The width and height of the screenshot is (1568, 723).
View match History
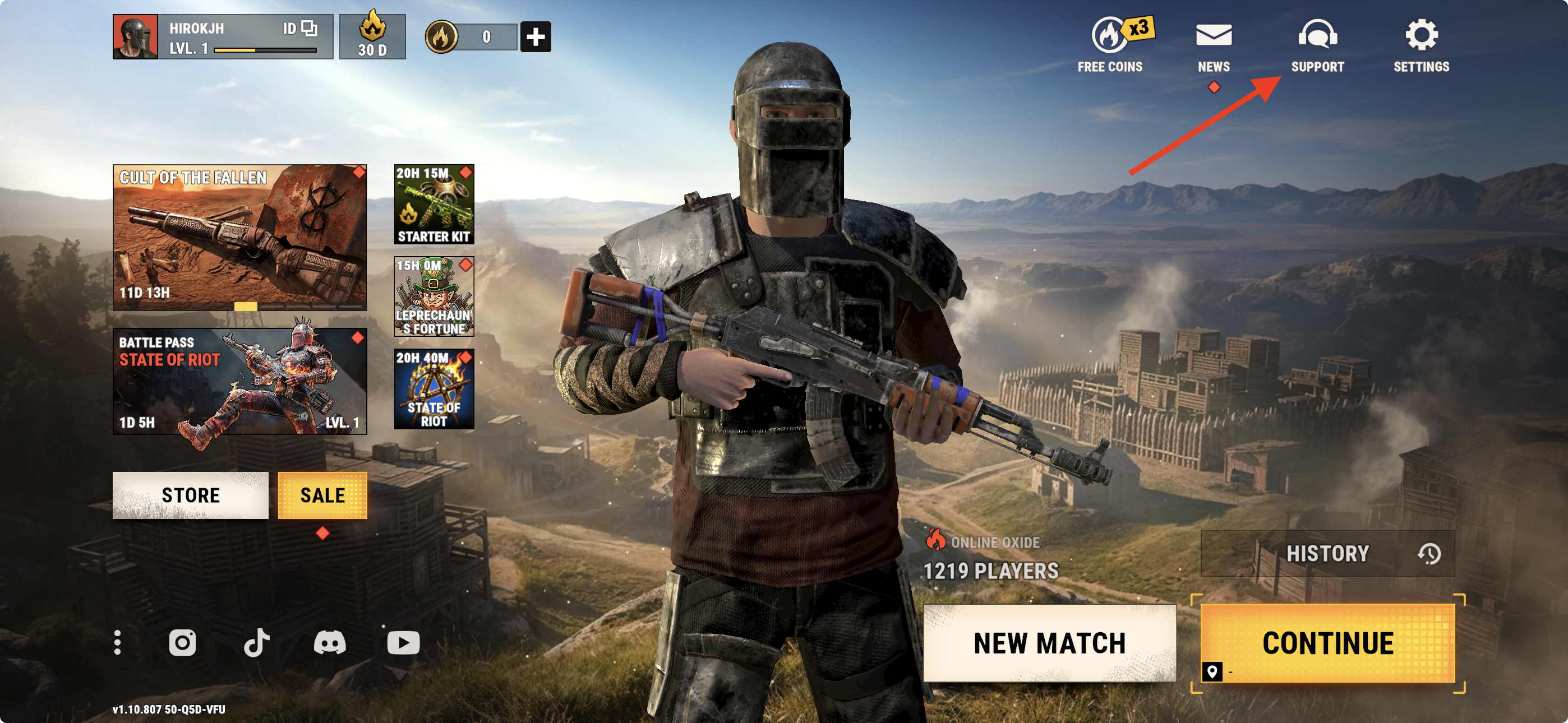pos(1327,554)
